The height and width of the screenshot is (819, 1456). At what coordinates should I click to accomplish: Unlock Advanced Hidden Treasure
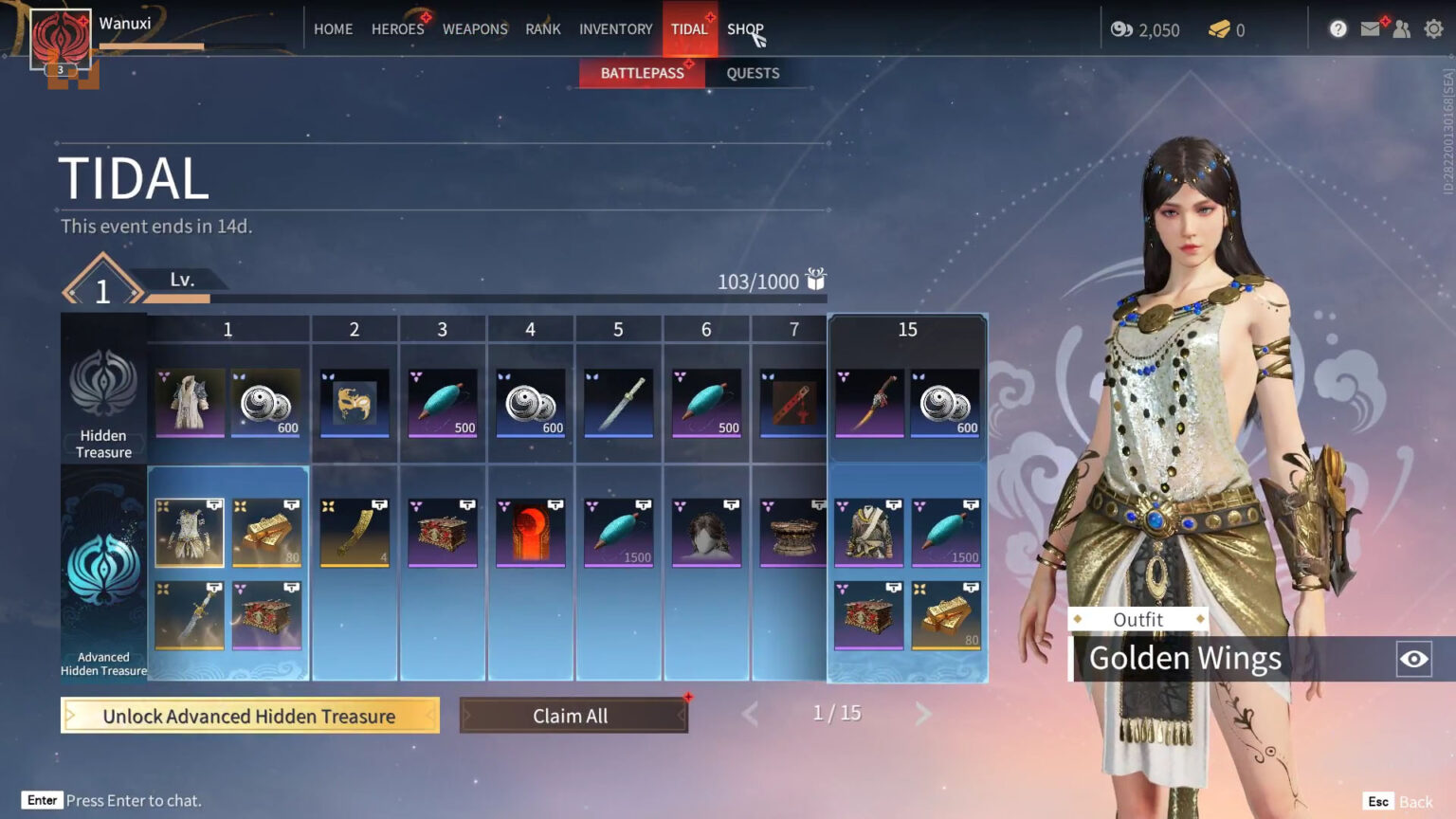pos(249,716)
